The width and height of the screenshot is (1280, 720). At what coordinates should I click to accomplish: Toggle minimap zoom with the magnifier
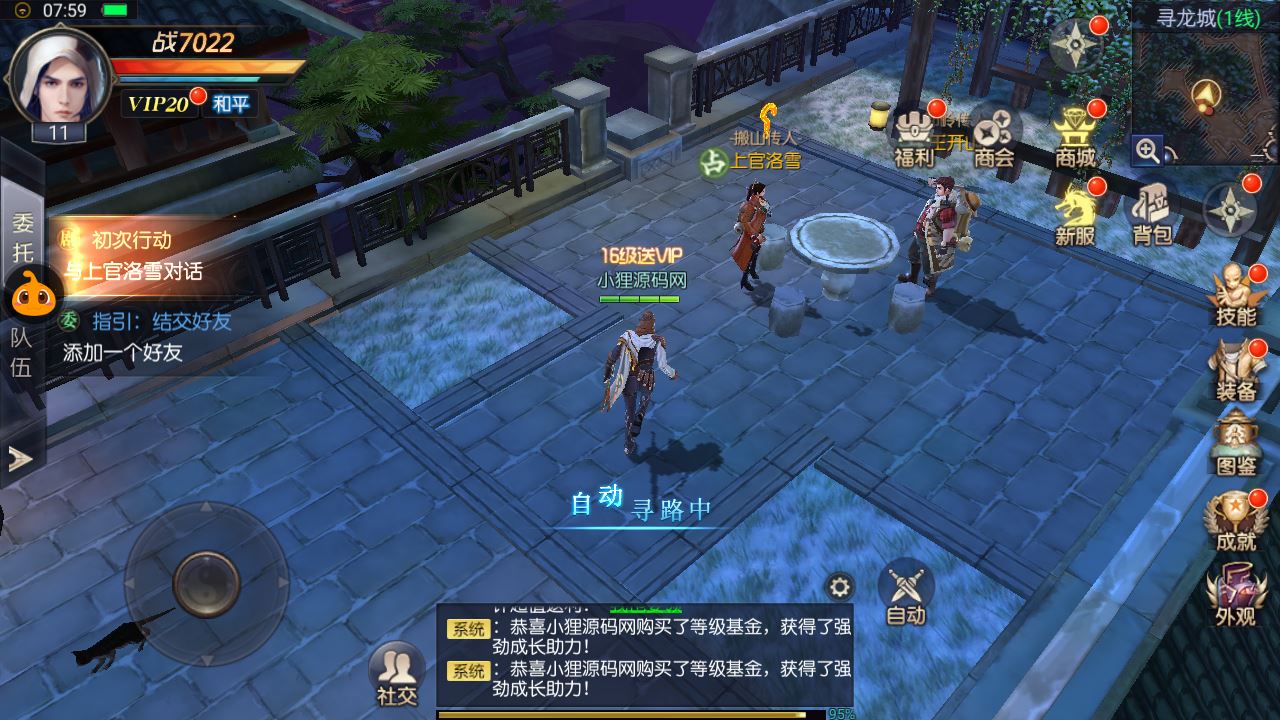pyautogui.click(x=1148, y=151)
